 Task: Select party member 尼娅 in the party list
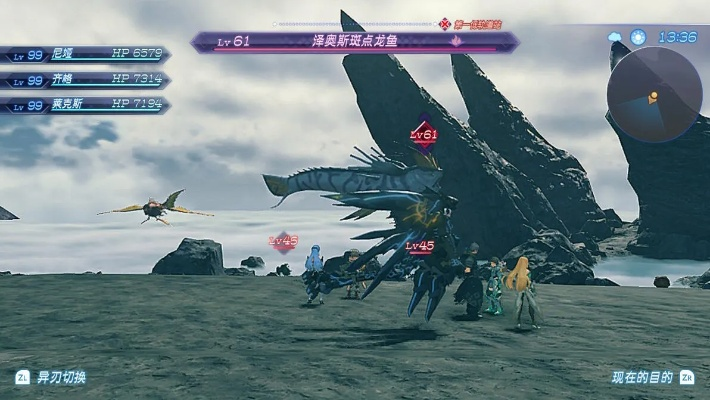(x=85, y=54)
